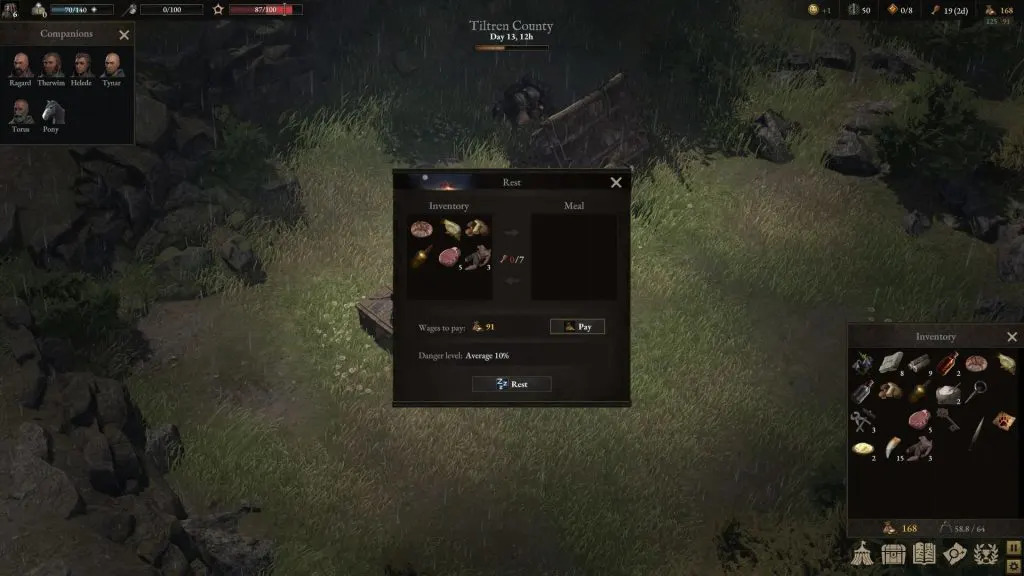The image size is (1024, 576).
Task: Open the chest inventory toolbar icon
Action: click(894, 552)
